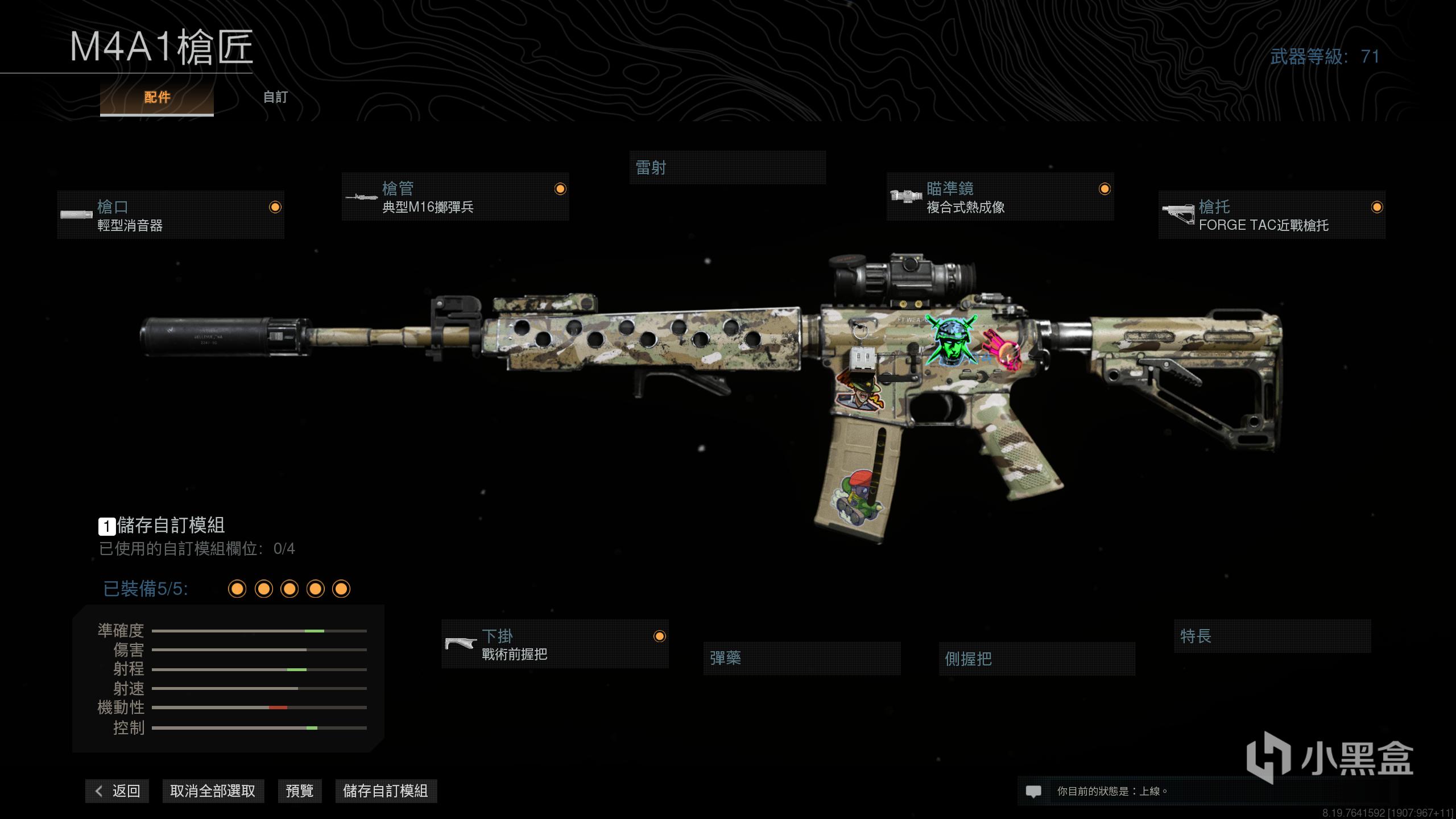Open the 下掛 underbarrel slot
The height and width of the screenshot is (819, 1456).
tap(555, 644)
